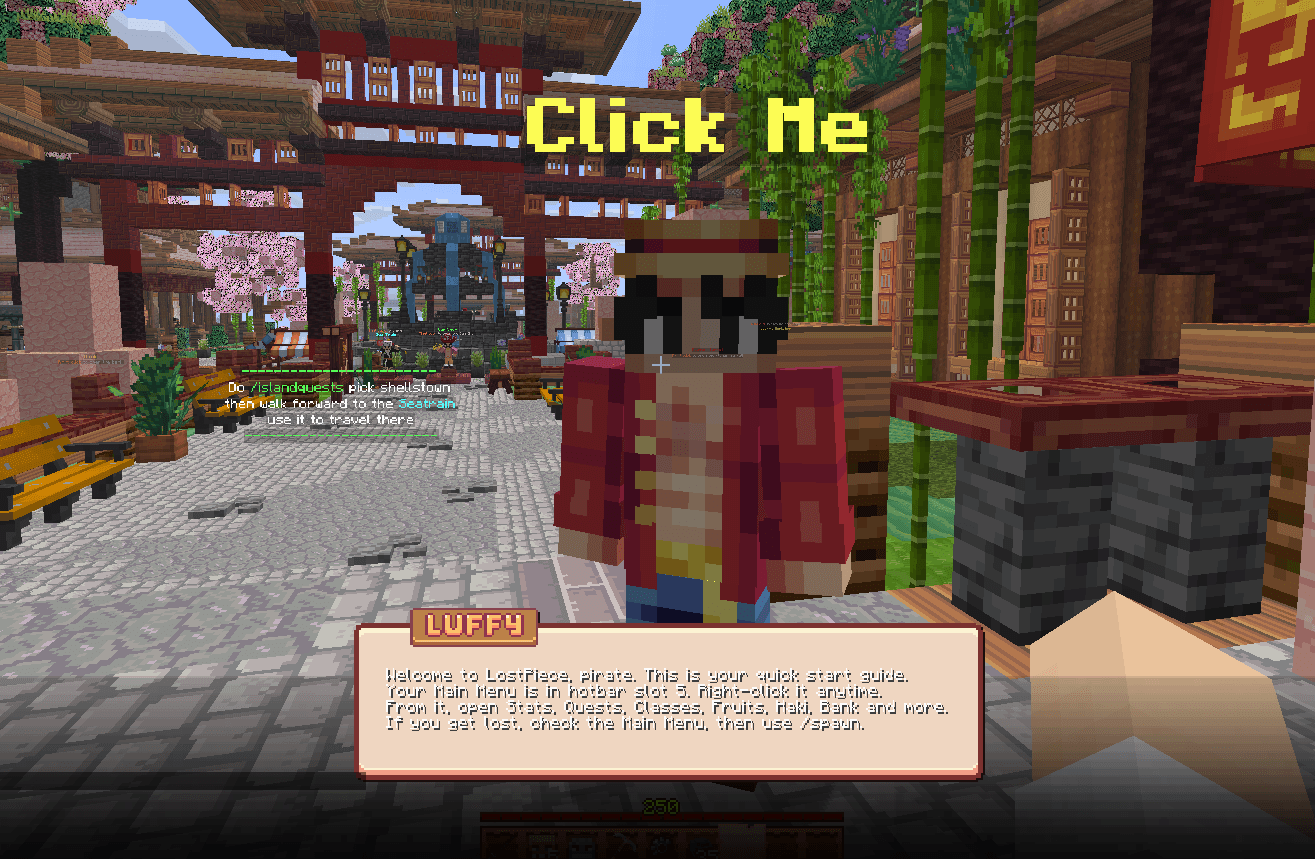Click the player head icon in hotbar slot 3
This screenshot has height=859, width=1315.
[x=581, y=846]
